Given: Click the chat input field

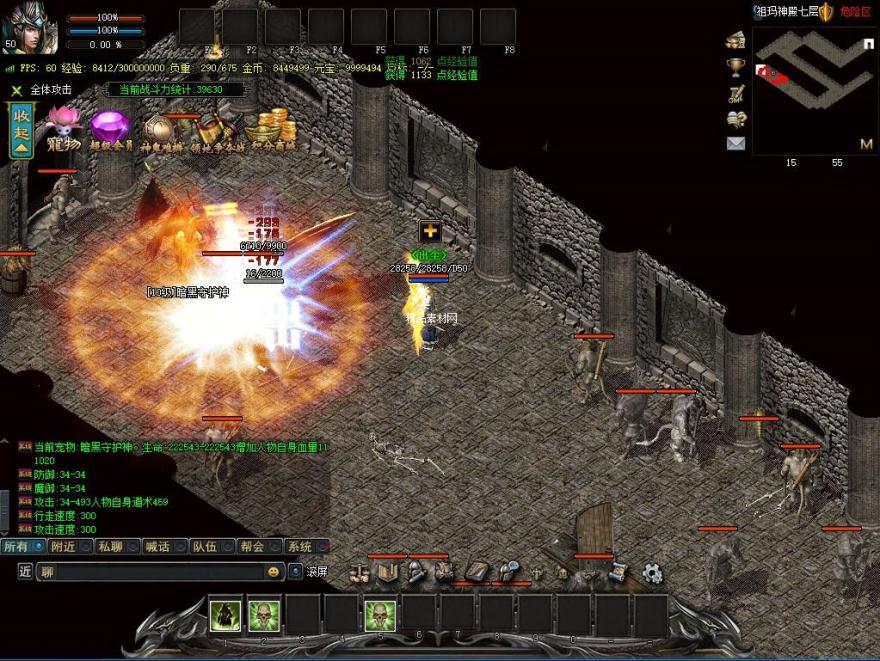Looking at the screenshot, I should pos(150,572).
